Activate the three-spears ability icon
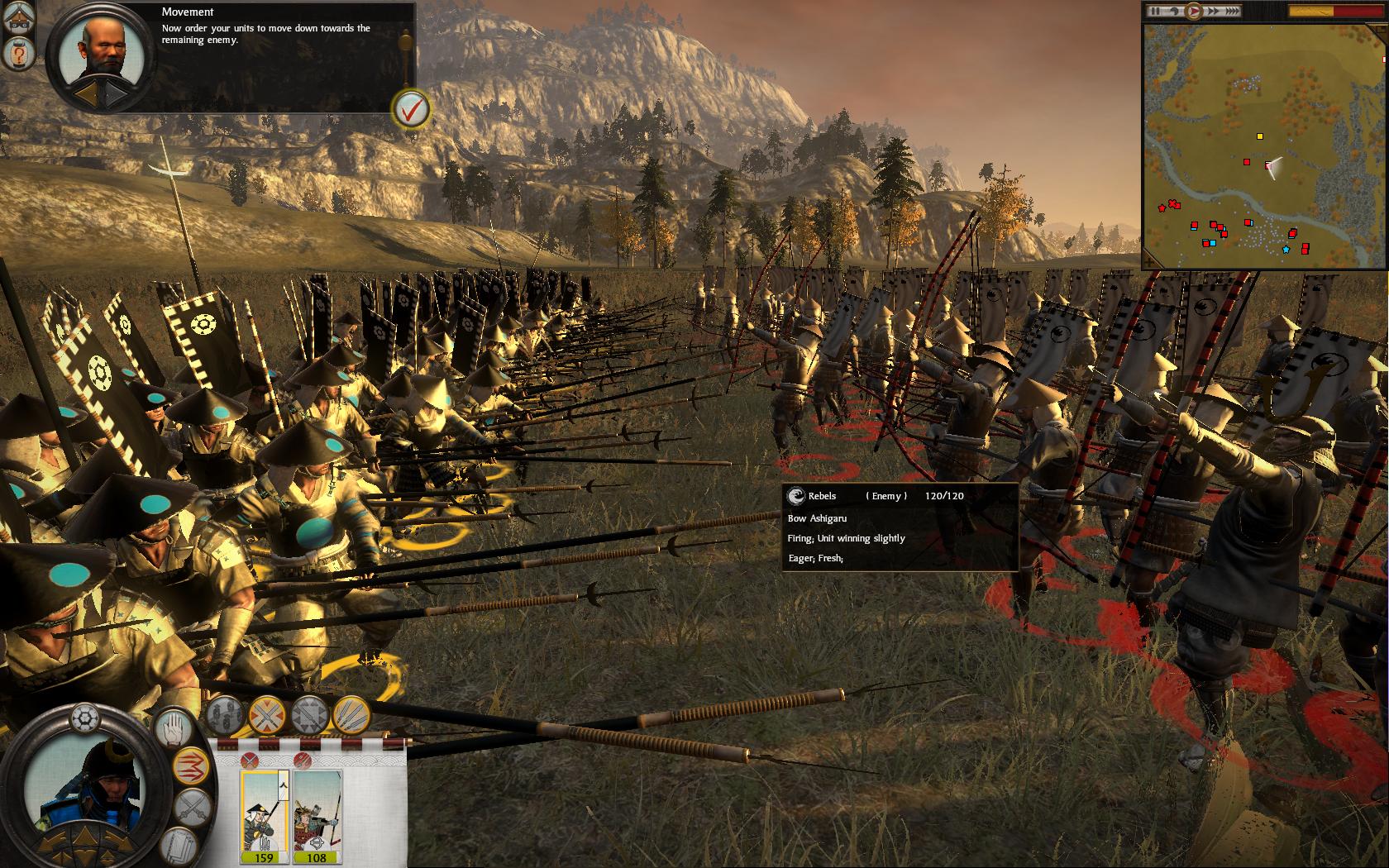The image size is (1389, 868). 352,714
